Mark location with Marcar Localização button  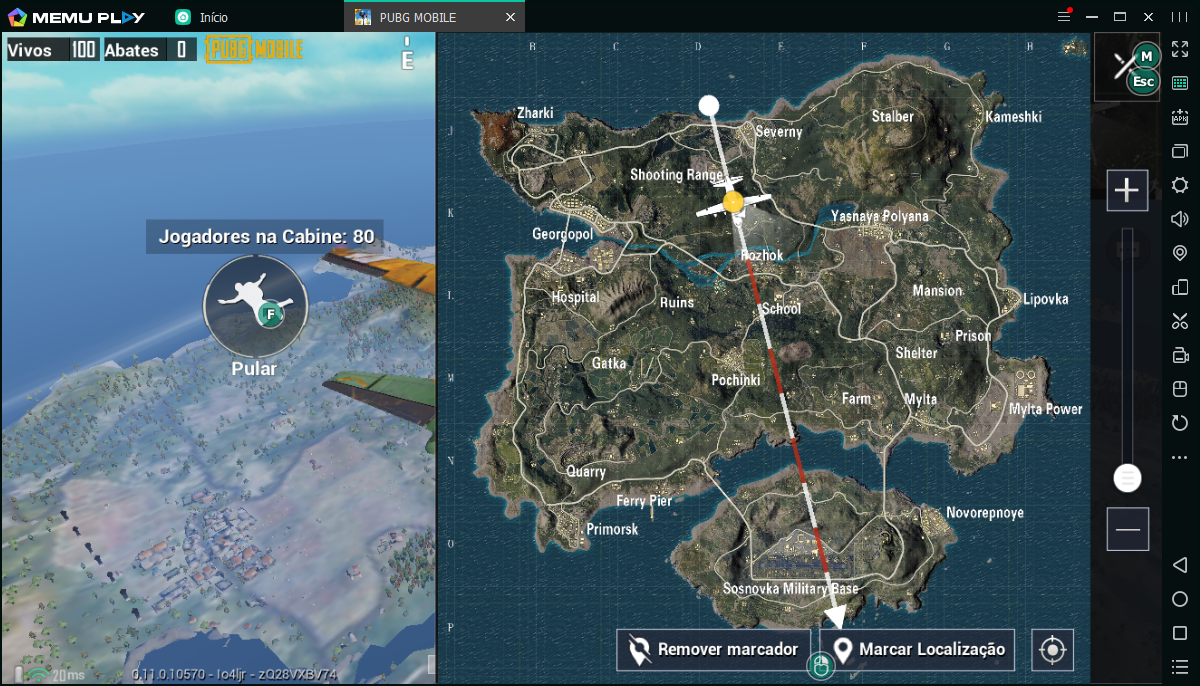coord(918,650)
